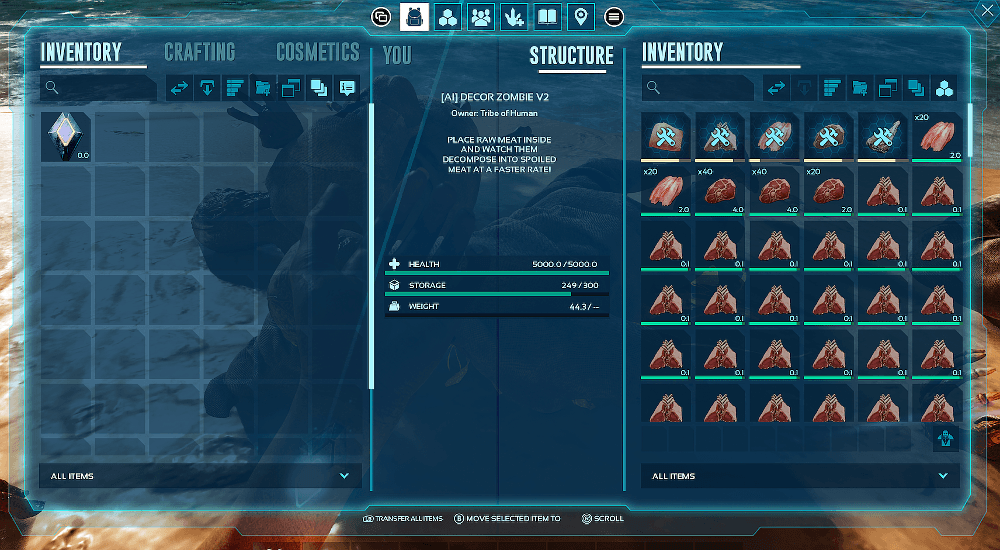Open the Crafting tab
This screenshot has height=550, width=1000.
click(x=199, y=52)
